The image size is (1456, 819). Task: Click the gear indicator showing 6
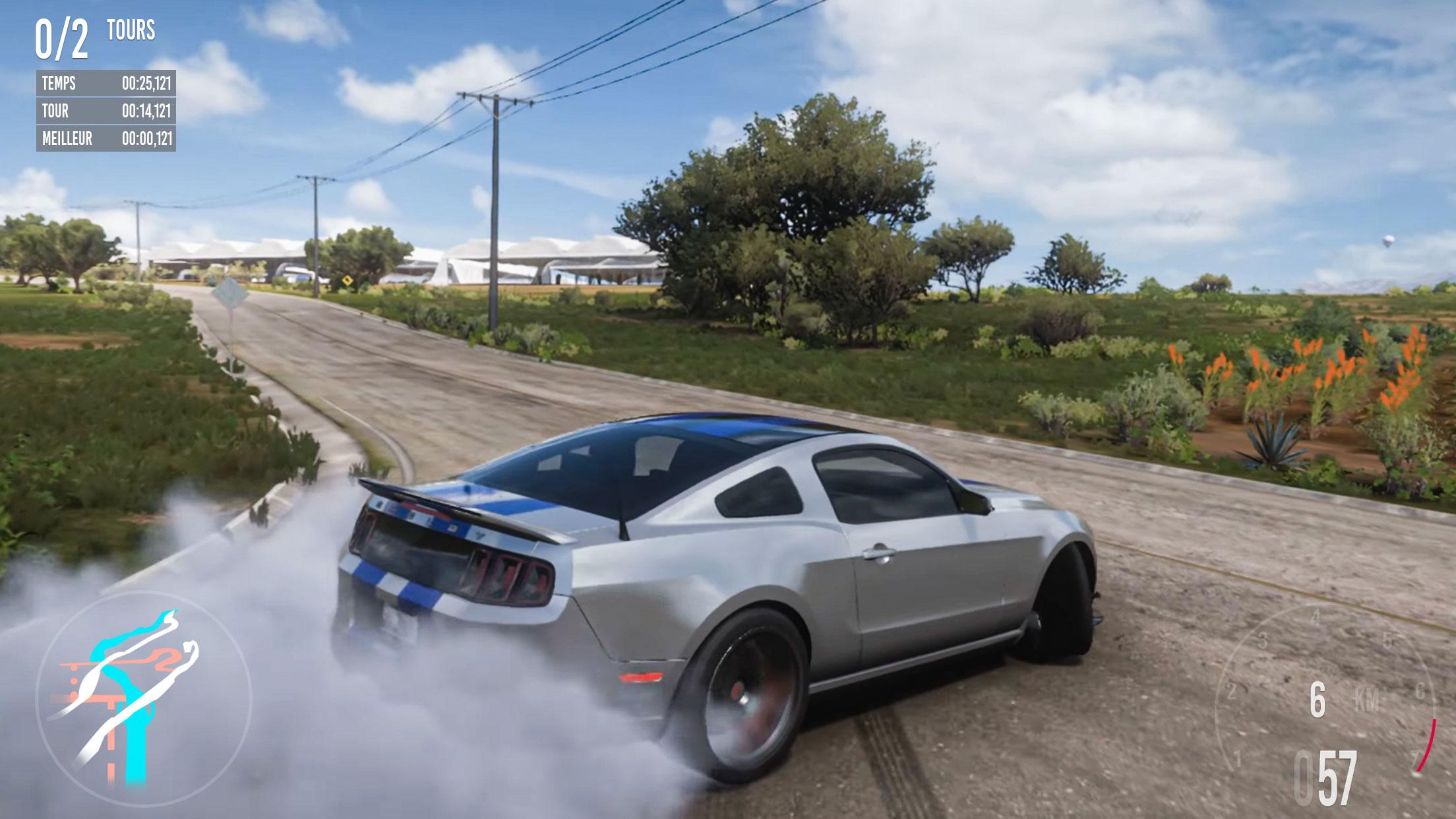point(1318,700)
